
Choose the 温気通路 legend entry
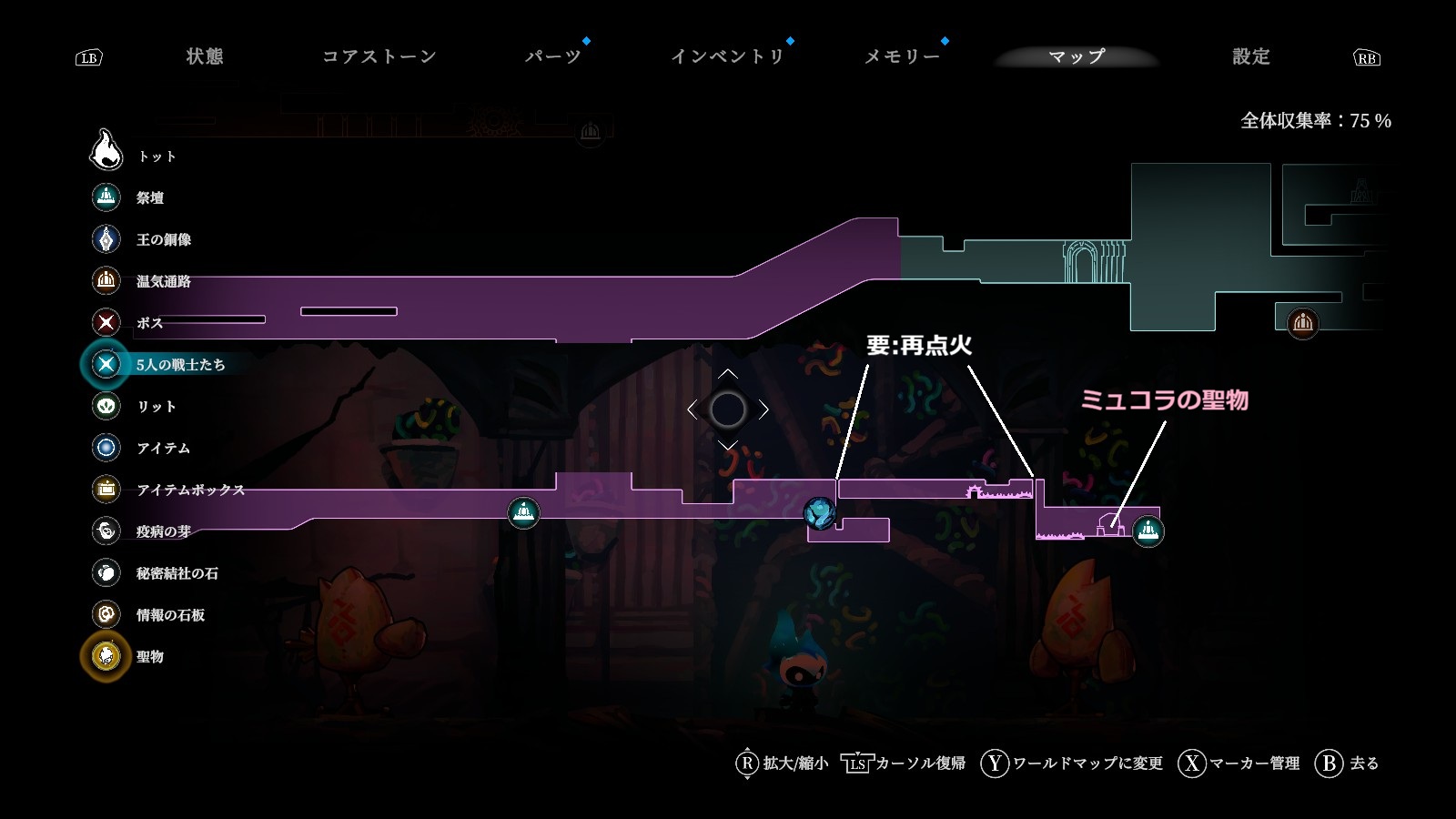[x=163, y=281]
